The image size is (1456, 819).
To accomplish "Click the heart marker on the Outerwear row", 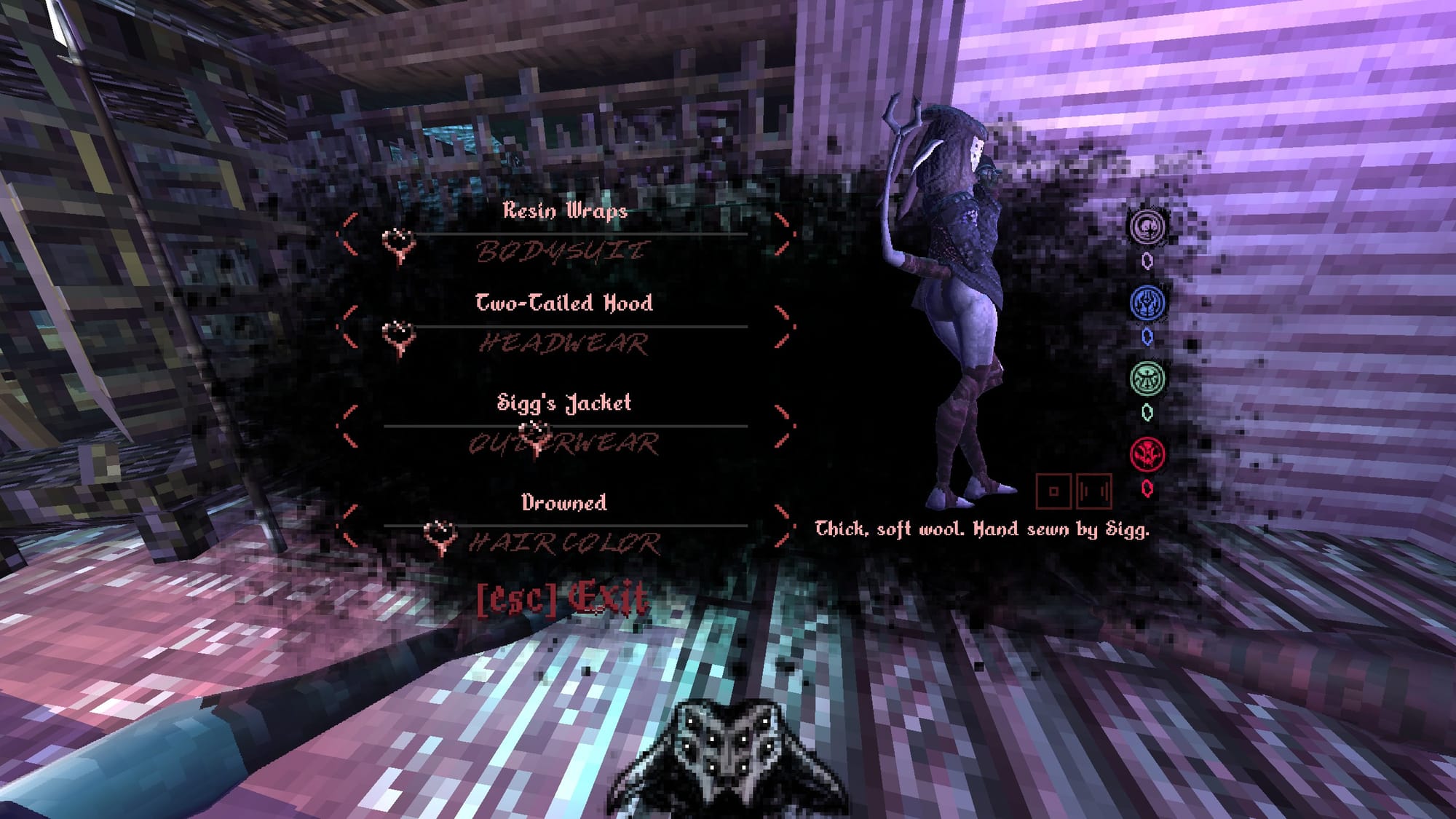I will [537, 436].
